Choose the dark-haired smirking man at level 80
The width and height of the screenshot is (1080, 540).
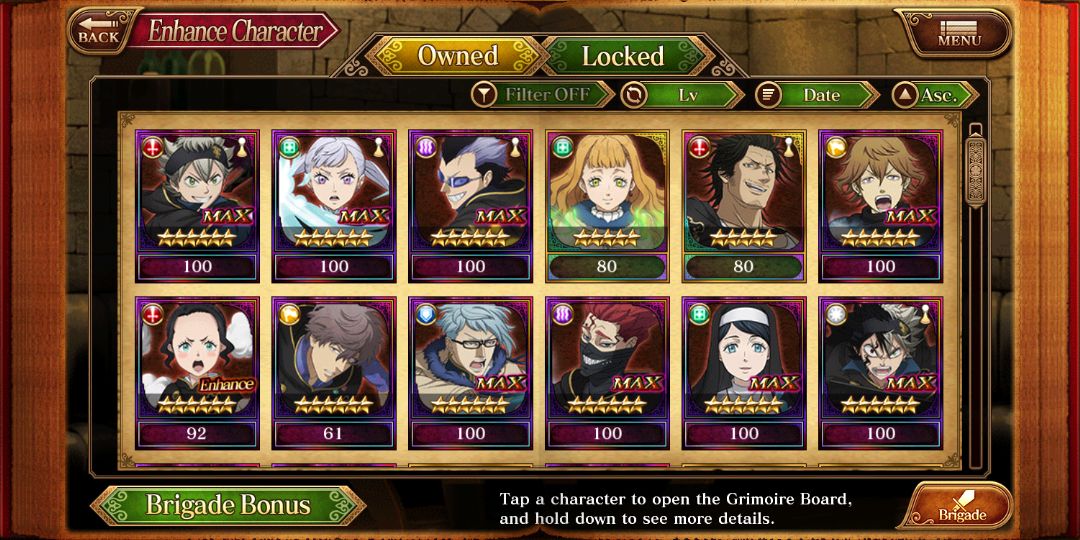click(x=743, y=205)
